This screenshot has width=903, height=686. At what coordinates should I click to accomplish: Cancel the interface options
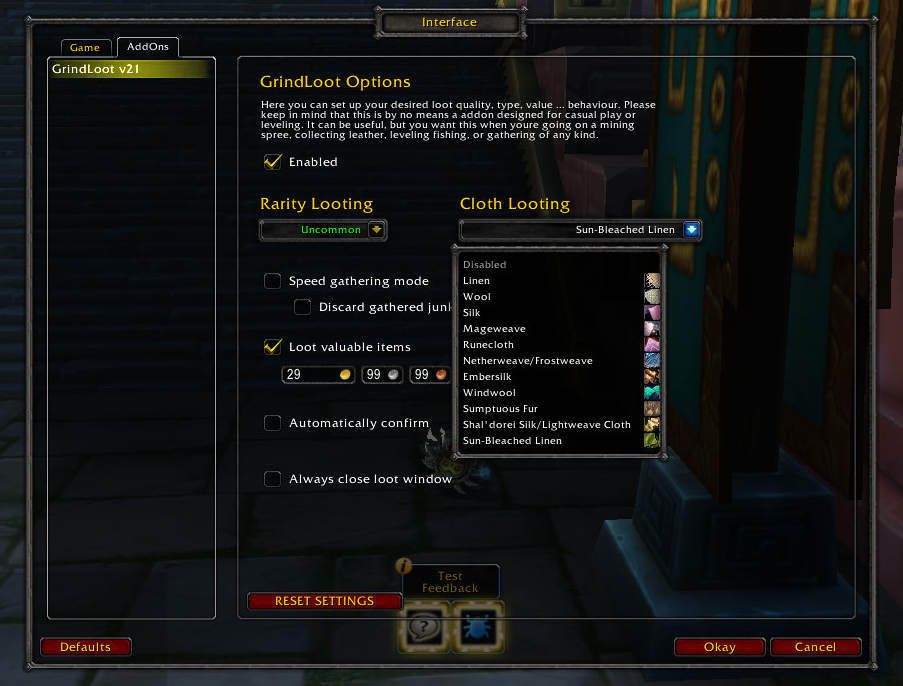[x=815, y=647]
